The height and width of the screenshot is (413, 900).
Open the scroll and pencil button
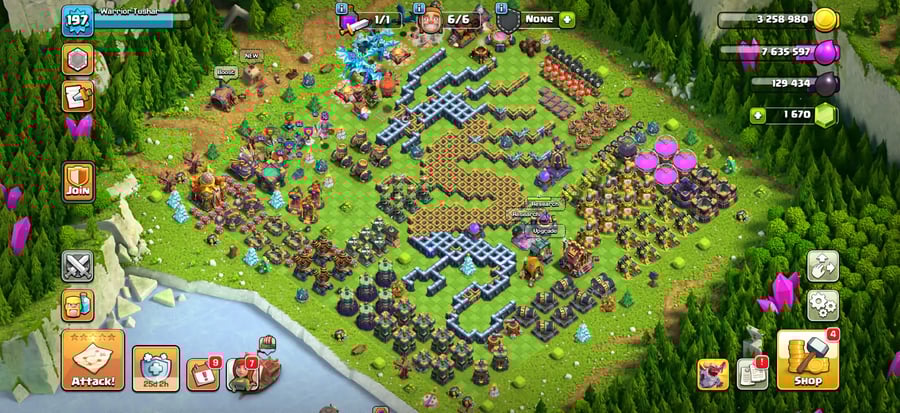coord(78,97)
